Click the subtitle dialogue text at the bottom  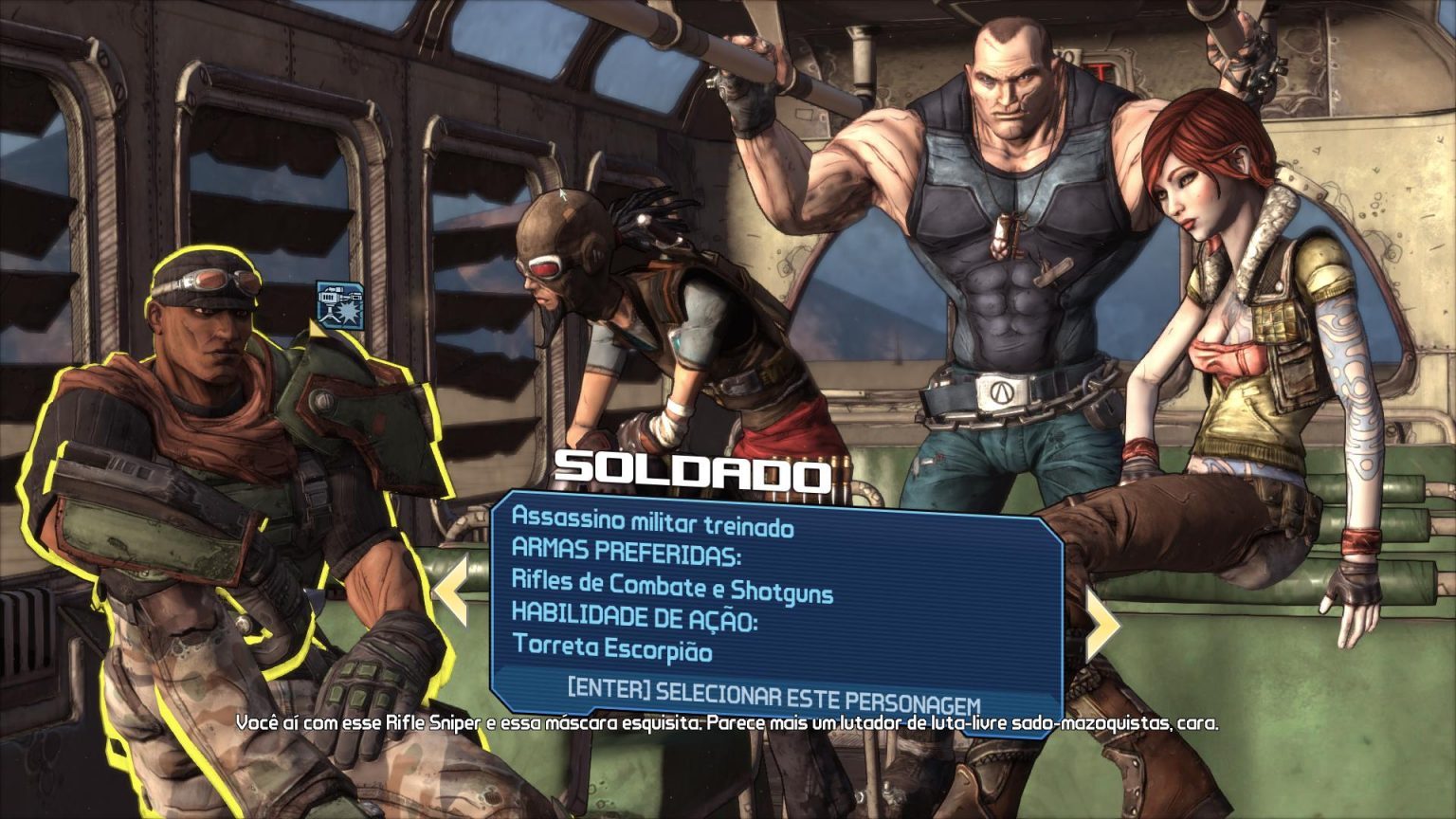pyautogui.click(x=728, y=725)
